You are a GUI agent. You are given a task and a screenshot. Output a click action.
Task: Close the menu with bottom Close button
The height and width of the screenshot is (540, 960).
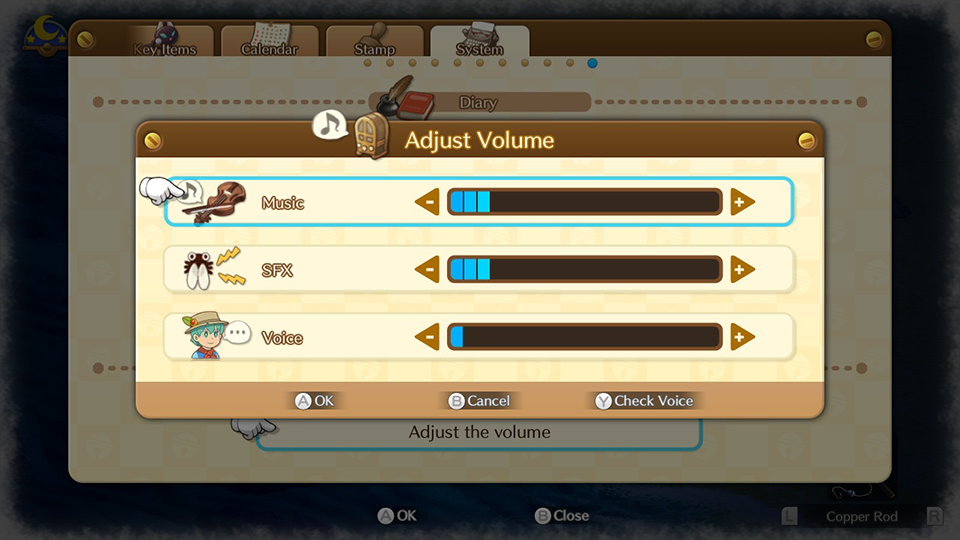(x=562, y=516)
